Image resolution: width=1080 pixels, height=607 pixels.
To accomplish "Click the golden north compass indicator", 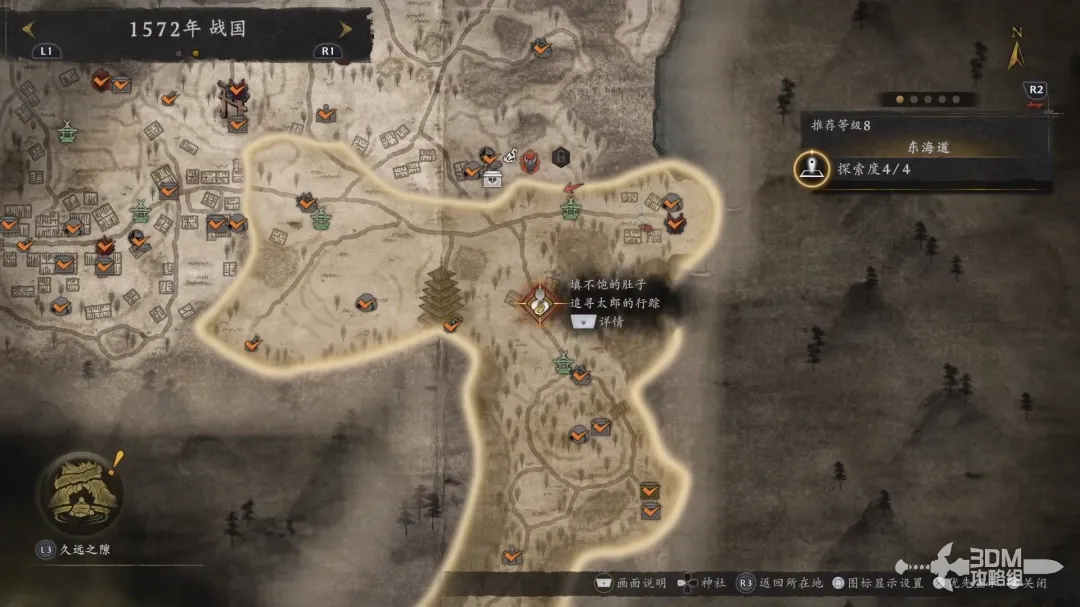I will 1016,51.
